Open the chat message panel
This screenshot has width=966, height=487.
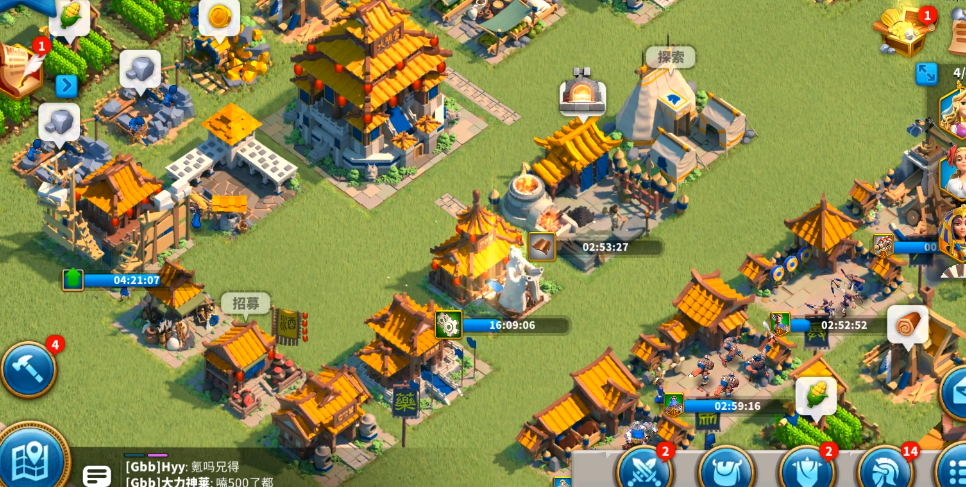click(97, 475)
